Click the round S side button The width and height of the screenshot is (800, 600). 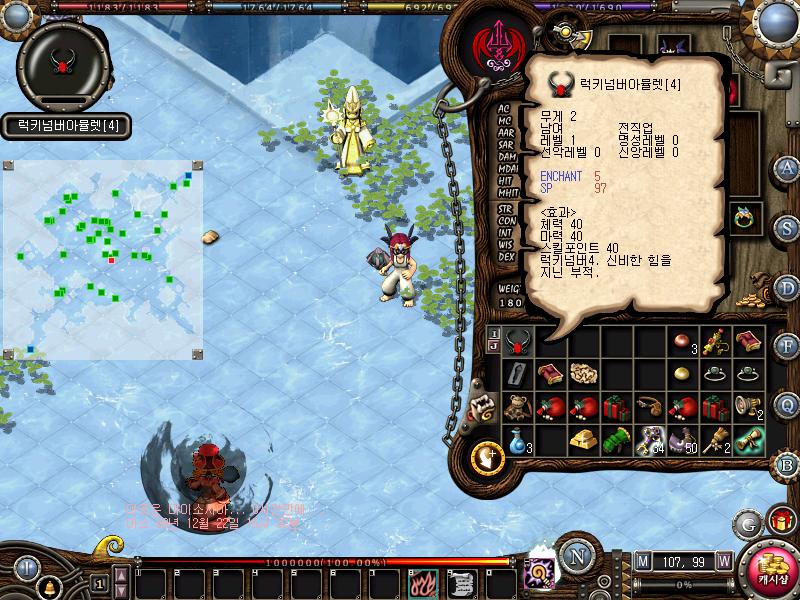787,227
